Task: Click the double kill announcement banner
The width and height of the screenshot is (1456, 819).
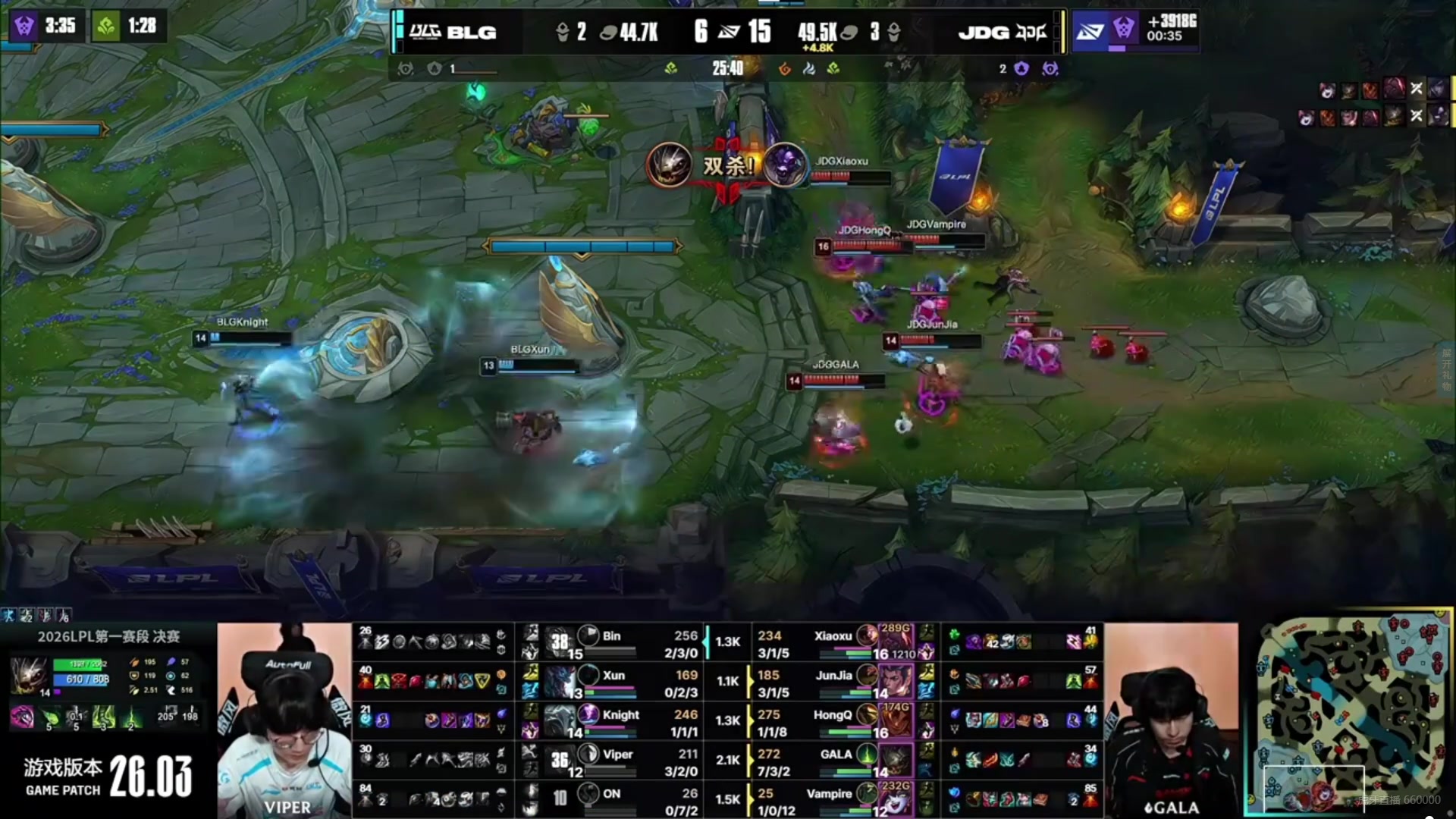Action: [727, 165]
